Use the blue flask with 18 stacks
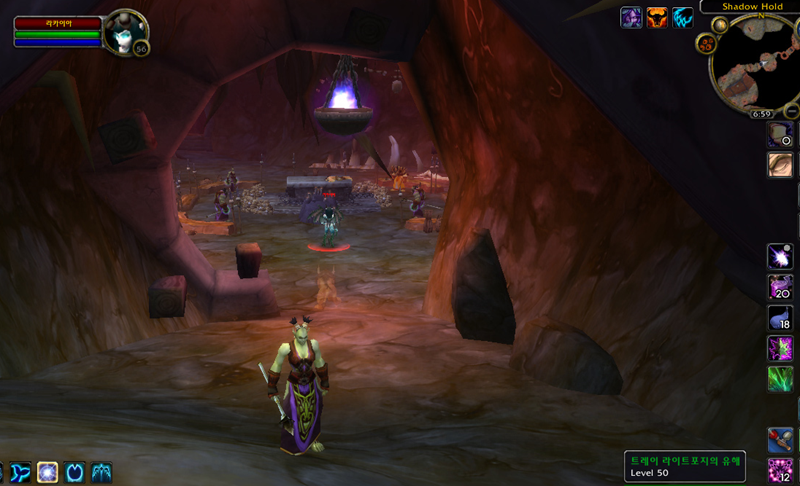This screenshot has width=800, height=486. (x=780, y=319)
